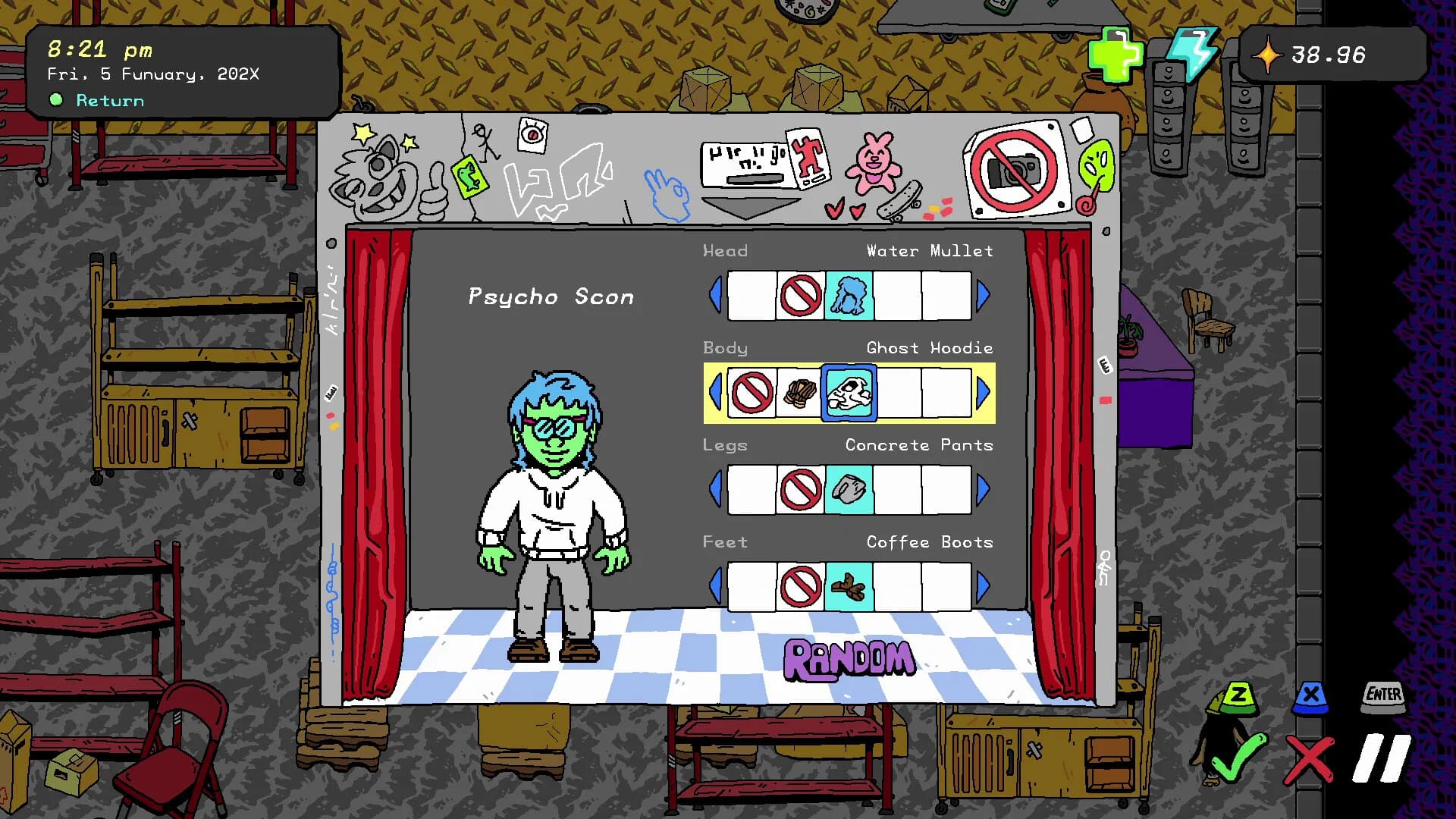Select the alternate body item beside Ghost Hoodie
This screenshot has height=819, width=1456.
pos(801,393)
